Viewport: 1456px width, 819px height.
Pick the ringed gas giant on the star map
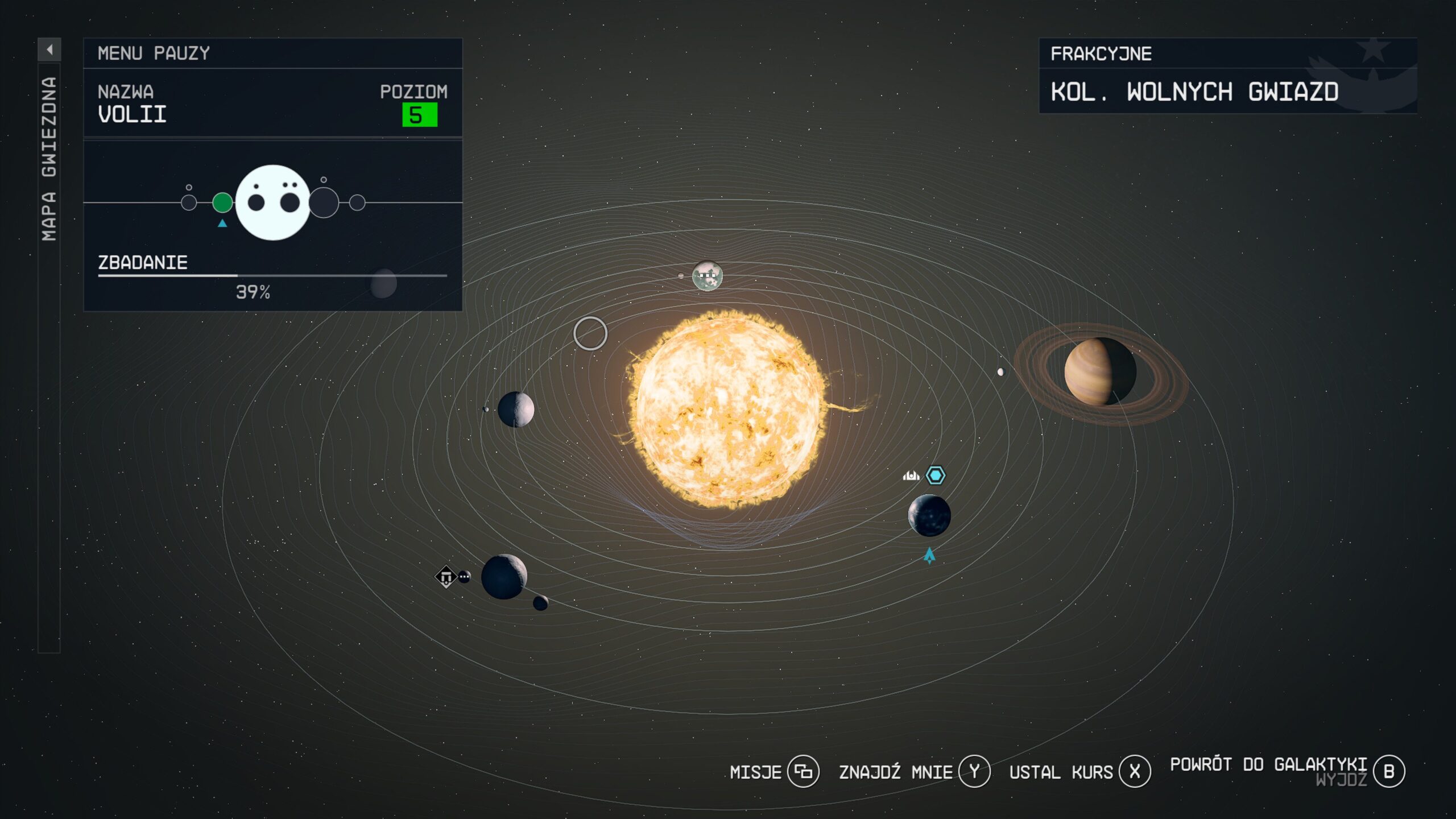[x=1100, y=372]
